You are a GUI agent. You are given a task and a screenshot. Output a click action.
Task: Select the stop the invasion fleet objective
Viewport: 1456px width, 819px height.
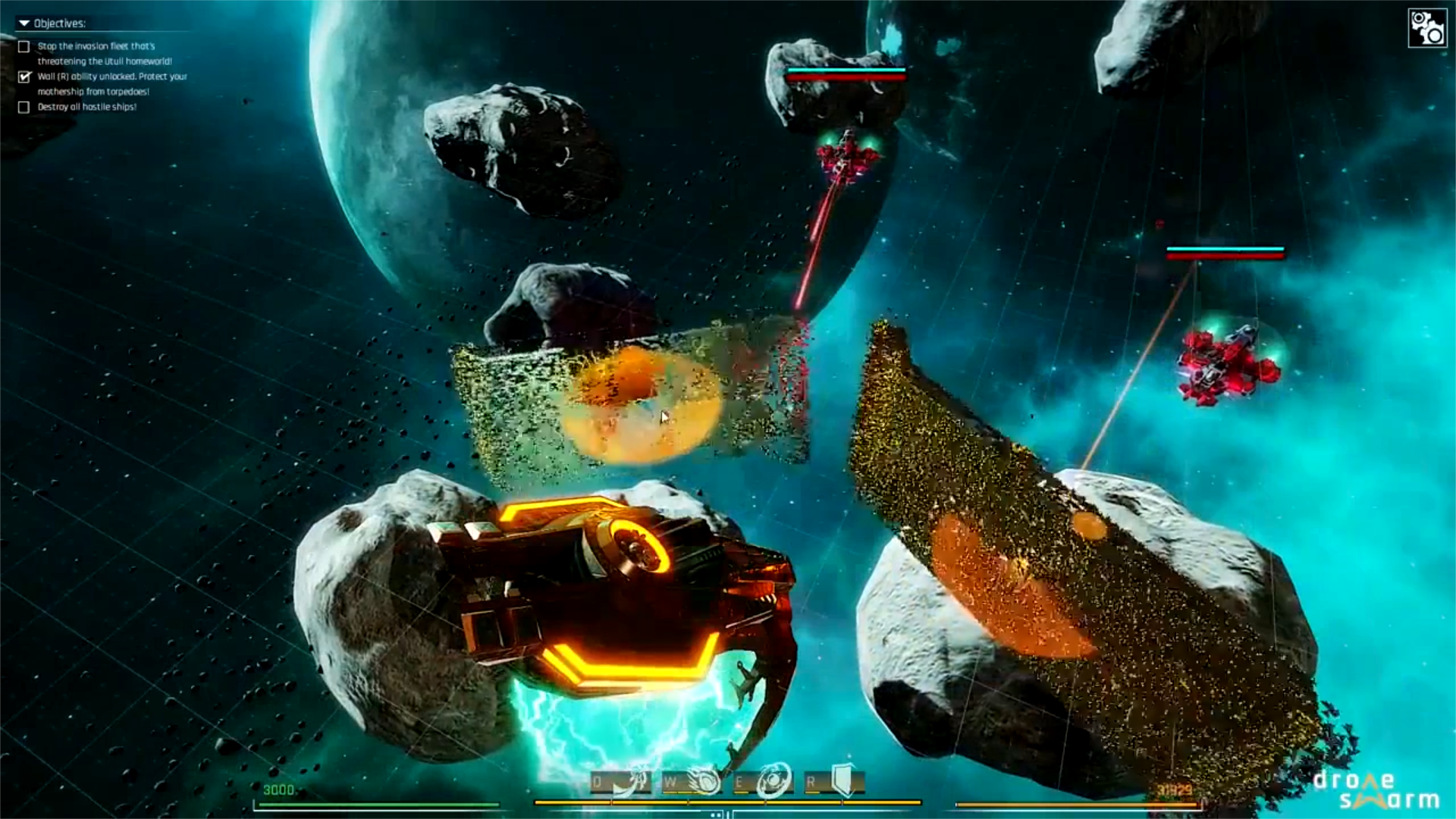pos(24,47)
